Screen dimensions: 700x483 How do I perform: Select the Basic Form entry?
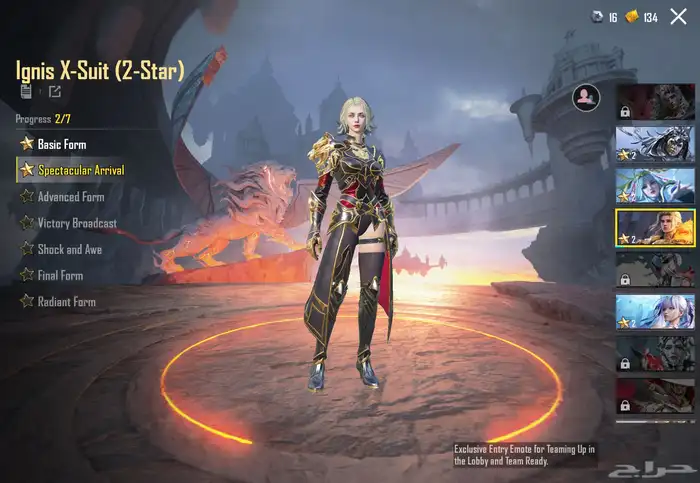(x=61, y=144)
